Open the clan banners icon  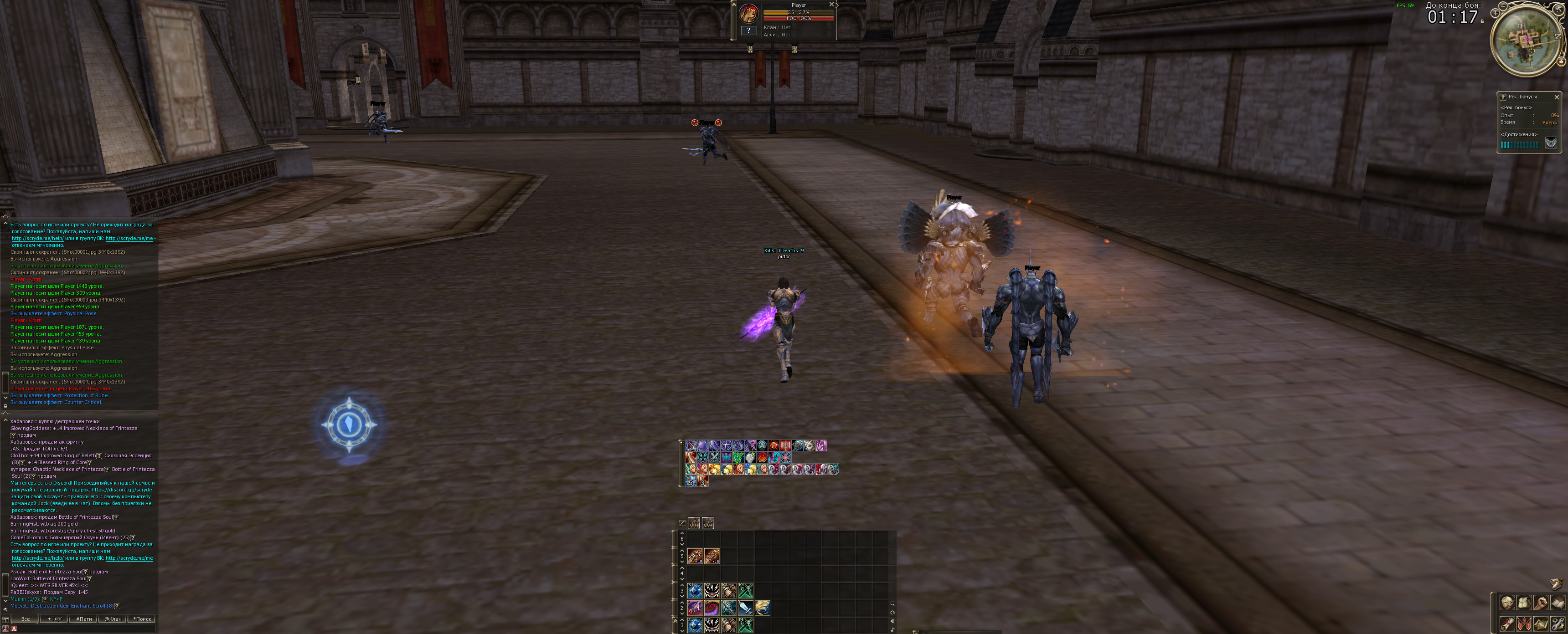pos(1524,624)
